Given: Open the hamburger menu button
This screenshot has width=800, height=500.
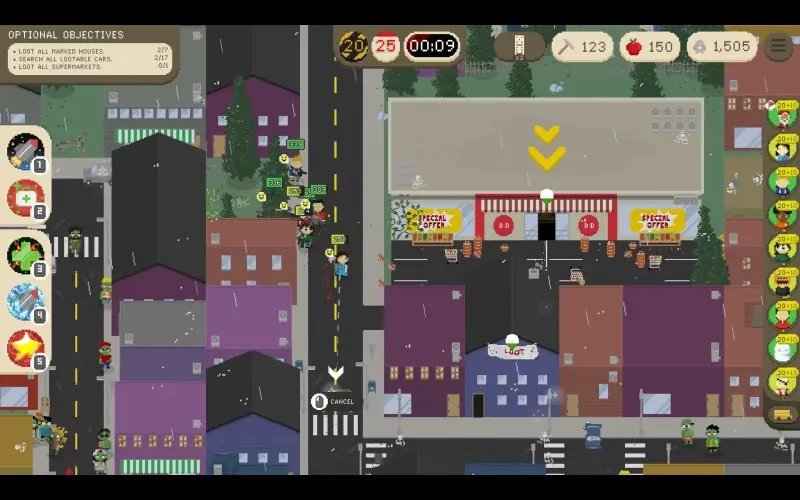Looking at the screenshot, I should click(x=778, y=47).
